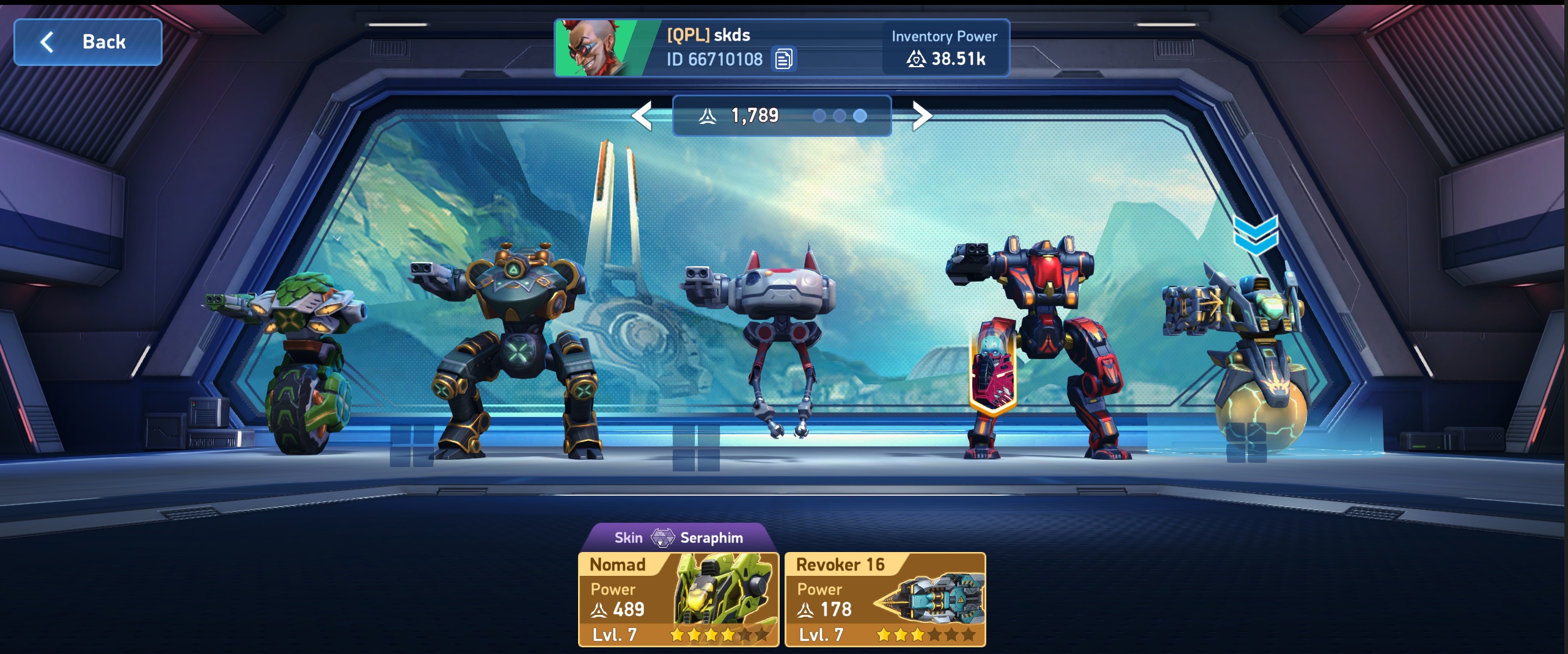Select the mech balancing on the golden sphere

tap(1253, 354)
